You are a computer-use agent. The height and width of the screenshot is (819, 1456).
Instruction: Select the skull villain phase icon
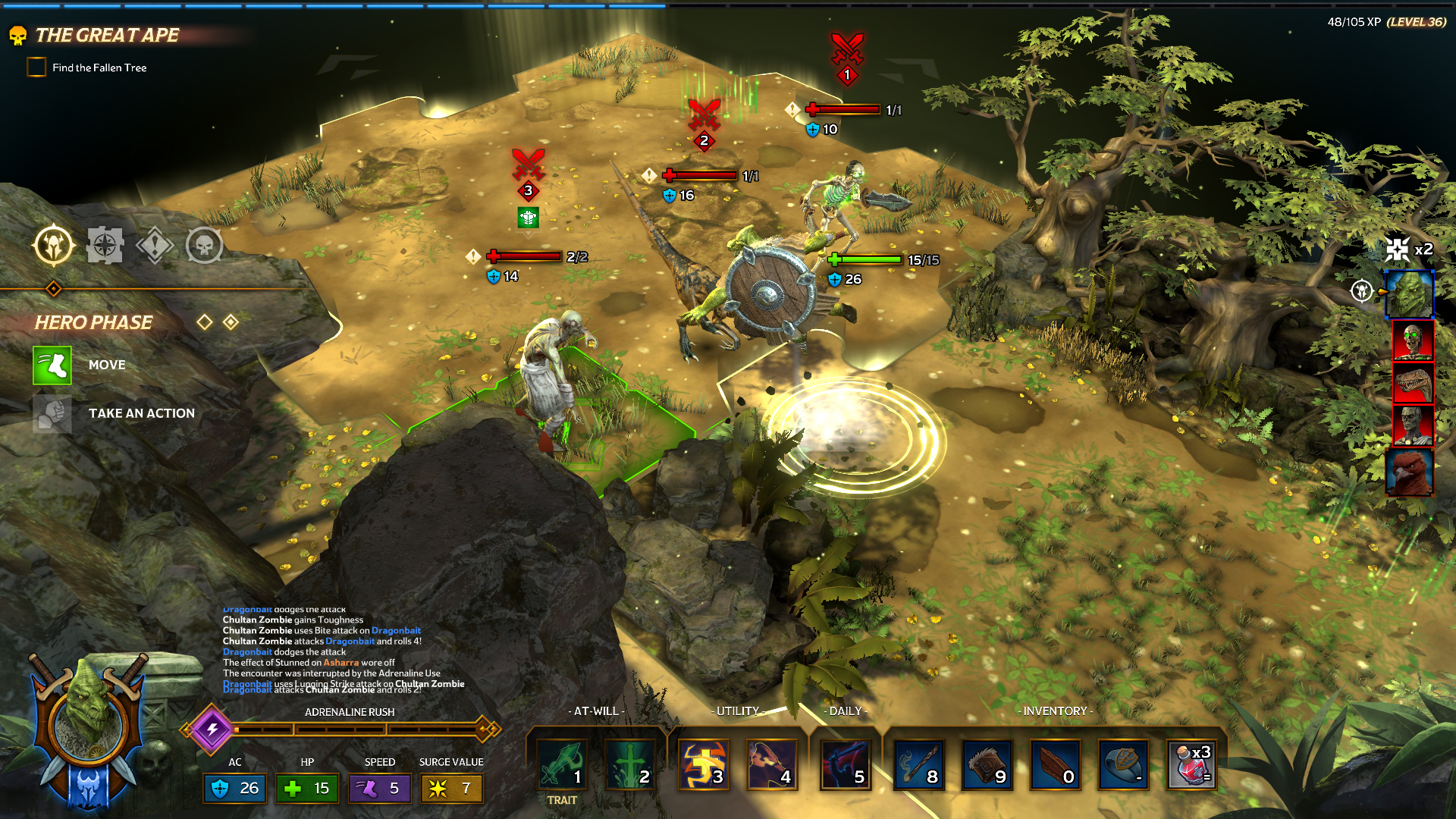click(204, 245)
